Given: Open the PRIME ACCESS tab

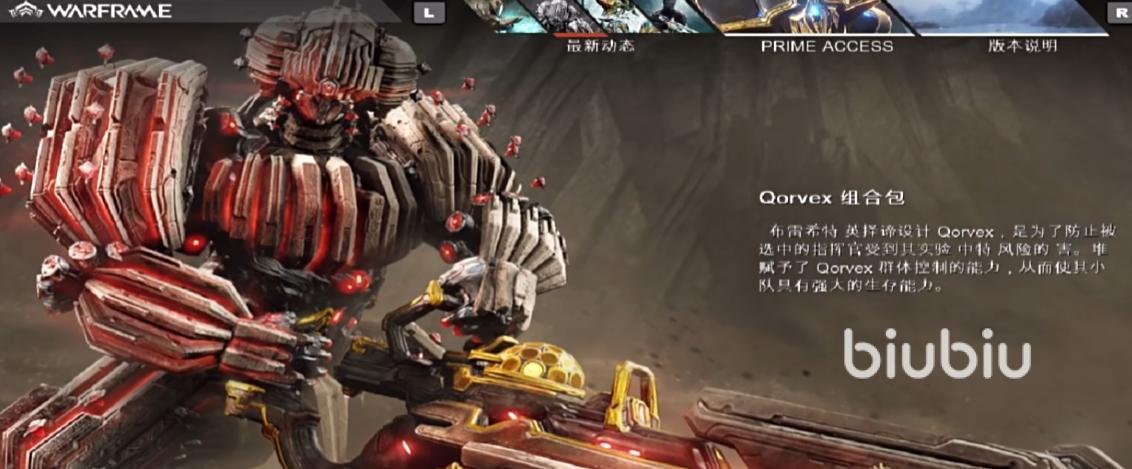Looking at the screenshot, I should pyautogui.click(x=826, y=45).
